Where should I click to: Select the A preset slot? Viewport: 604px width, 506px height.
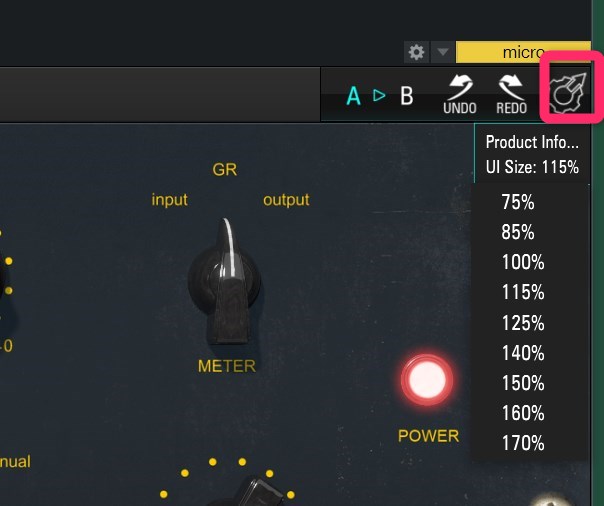click(x=353, y=96)
